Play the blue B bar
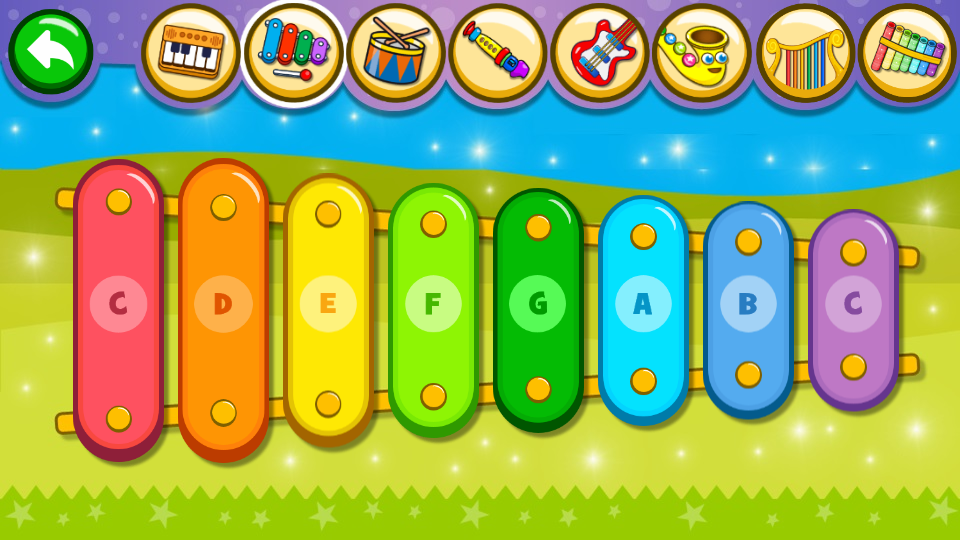 [748, 305]
